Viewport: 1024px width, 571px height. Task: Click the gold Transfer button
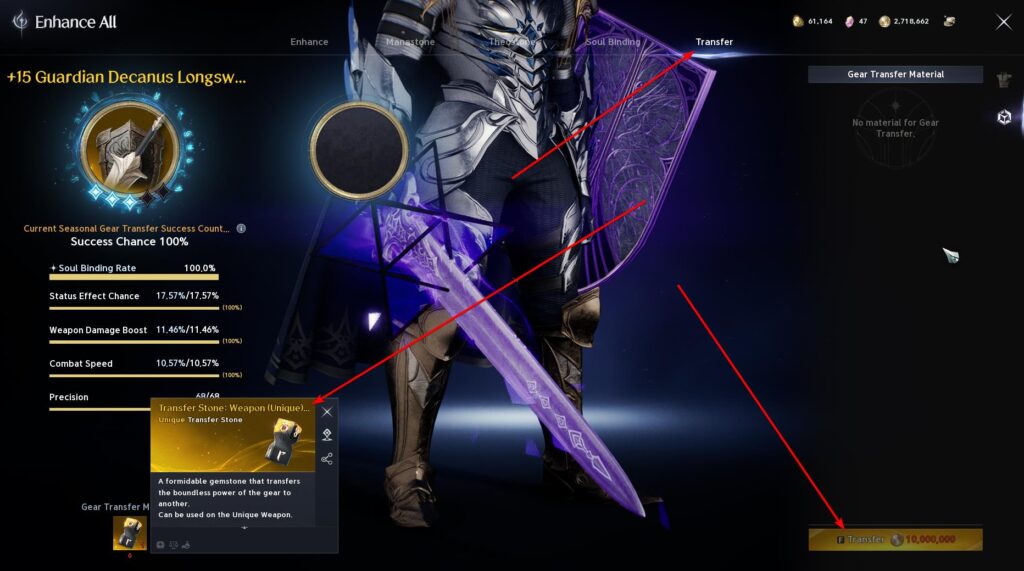(x=895, y=539)
